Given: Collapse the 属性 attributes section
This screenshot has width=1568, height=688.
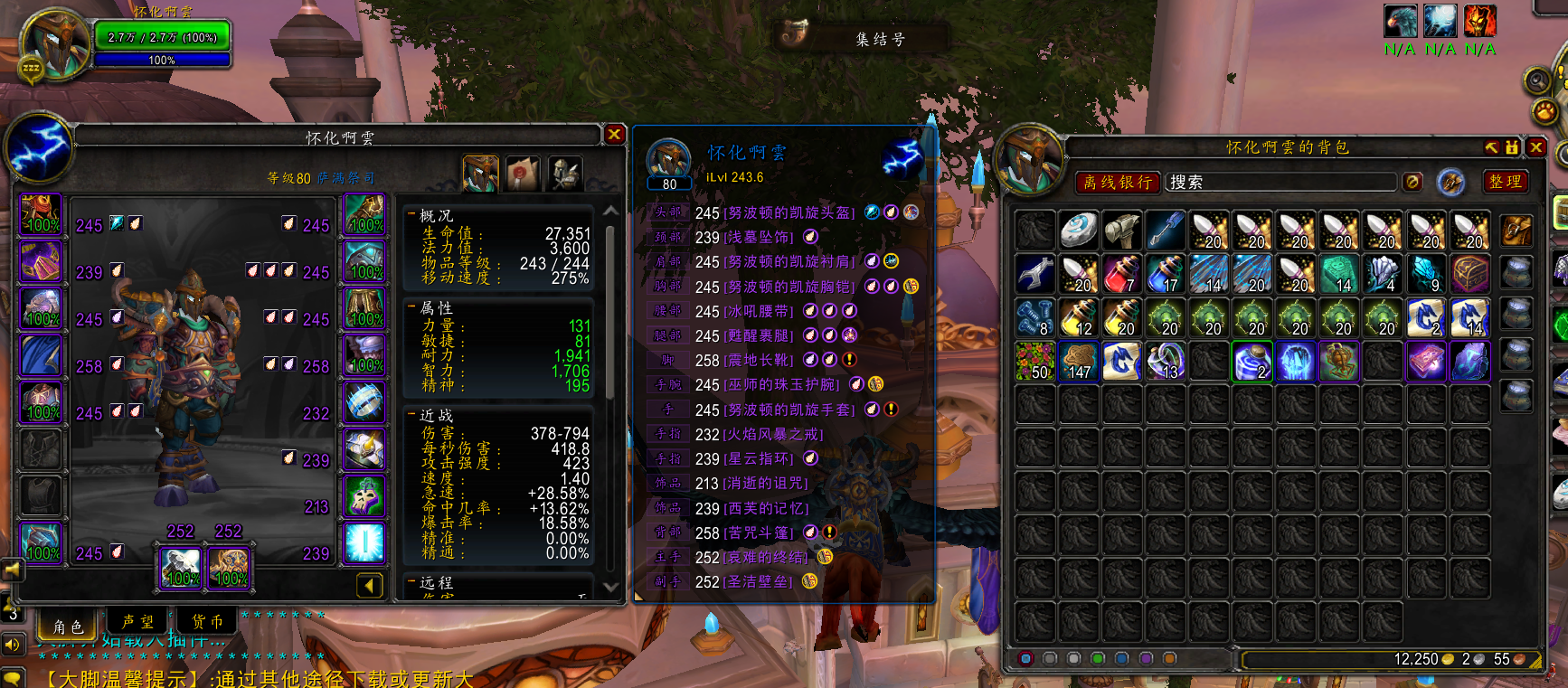Looking at the screenshot, I should [412, 307].
